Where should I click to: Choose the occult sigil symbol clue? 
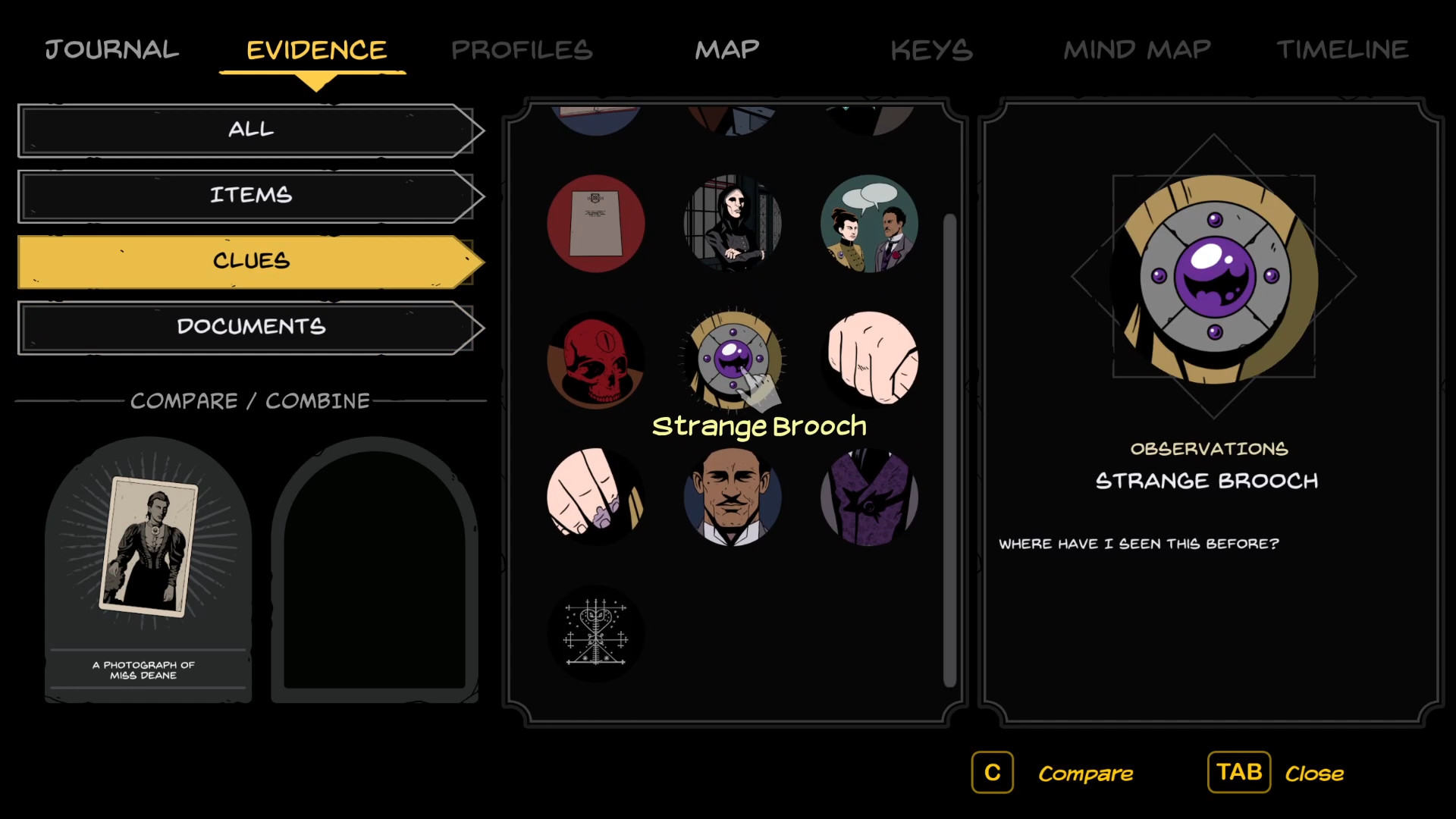coord(596,633)
